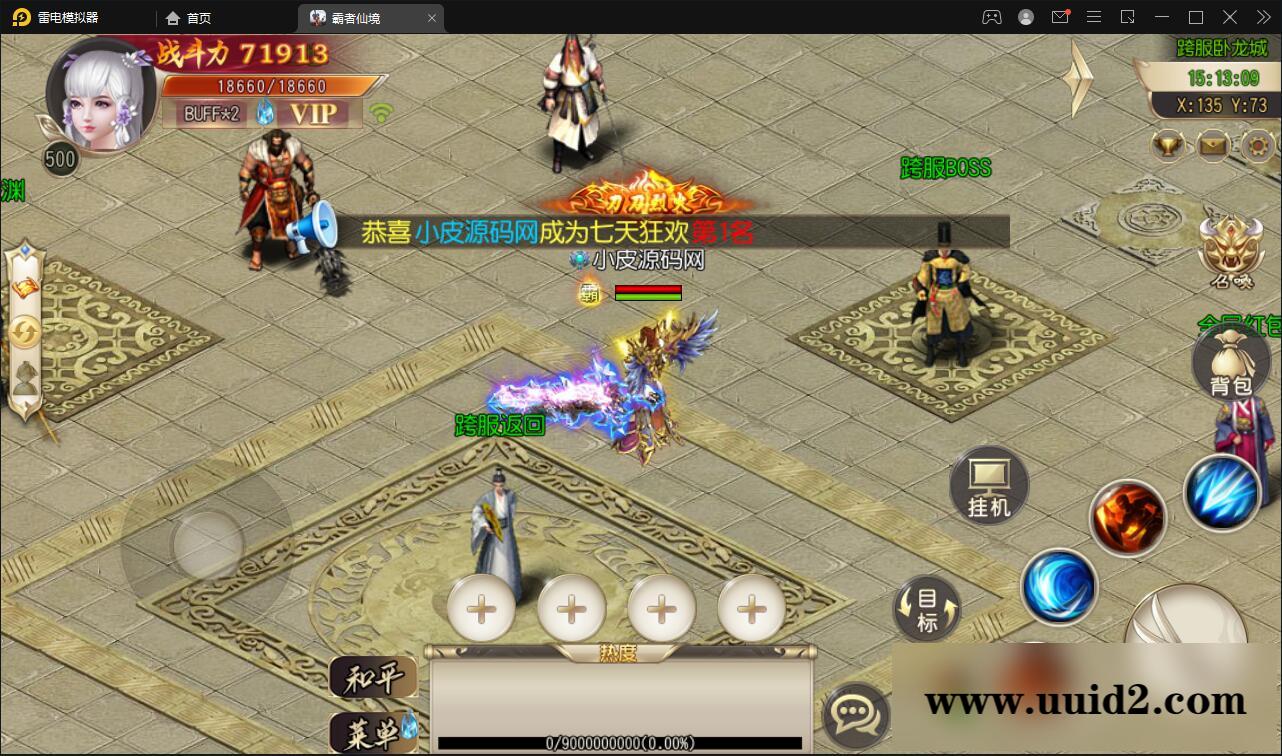
Task: Click the 挂机 auto-hang icon
Action: (988, 485)
